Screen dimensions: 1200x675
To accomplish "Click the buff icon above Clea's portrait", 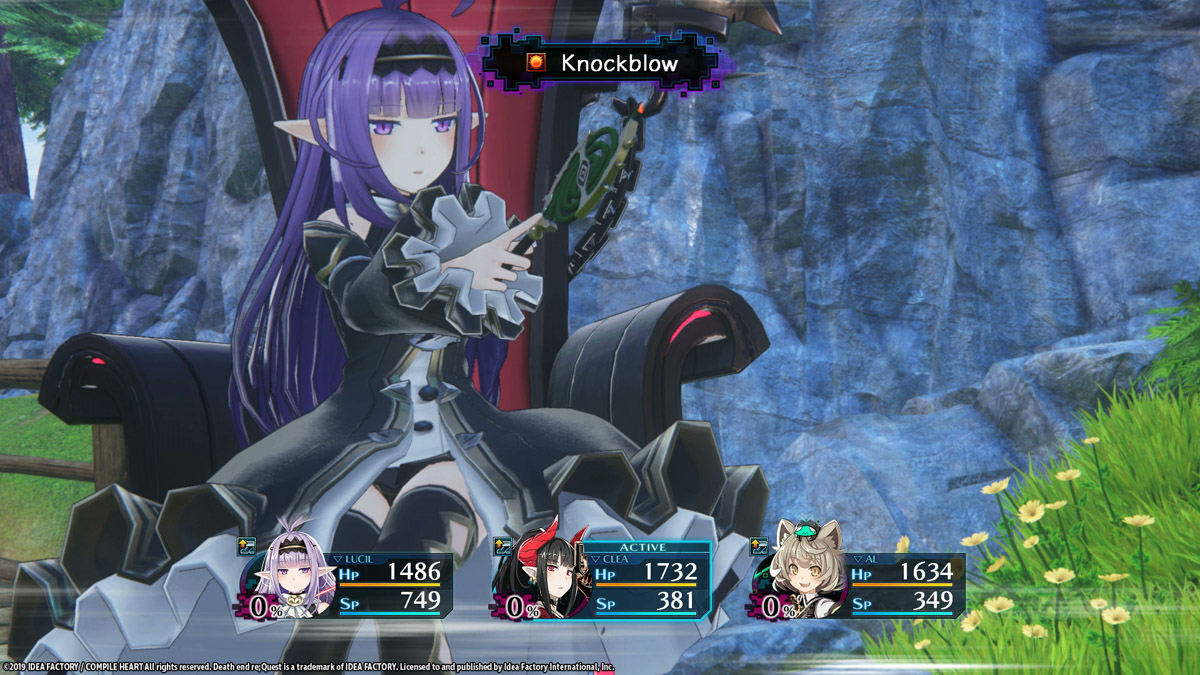I will [x=503, y=546].
